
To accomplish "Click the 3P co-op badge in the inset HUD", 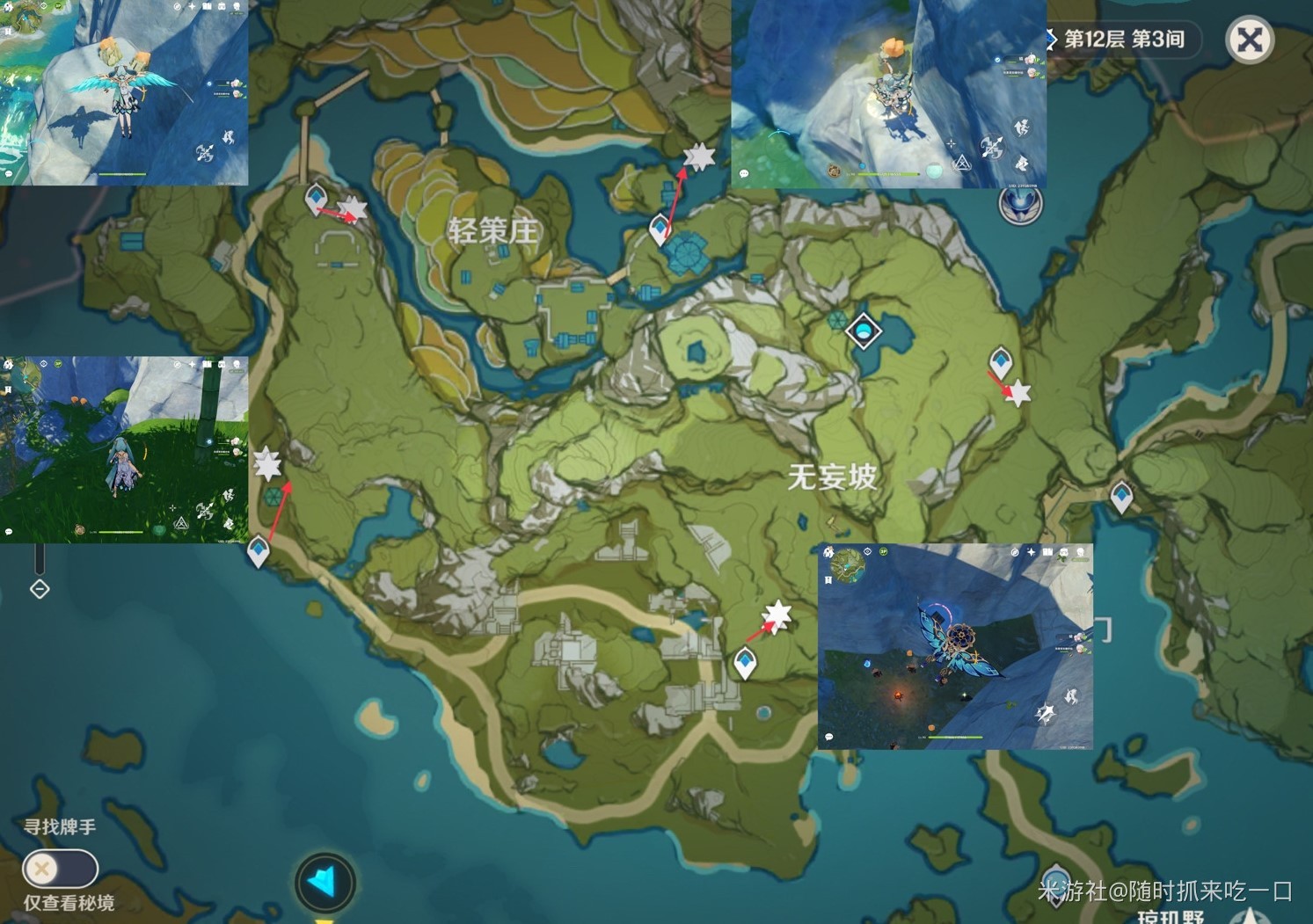I will 883,551.
